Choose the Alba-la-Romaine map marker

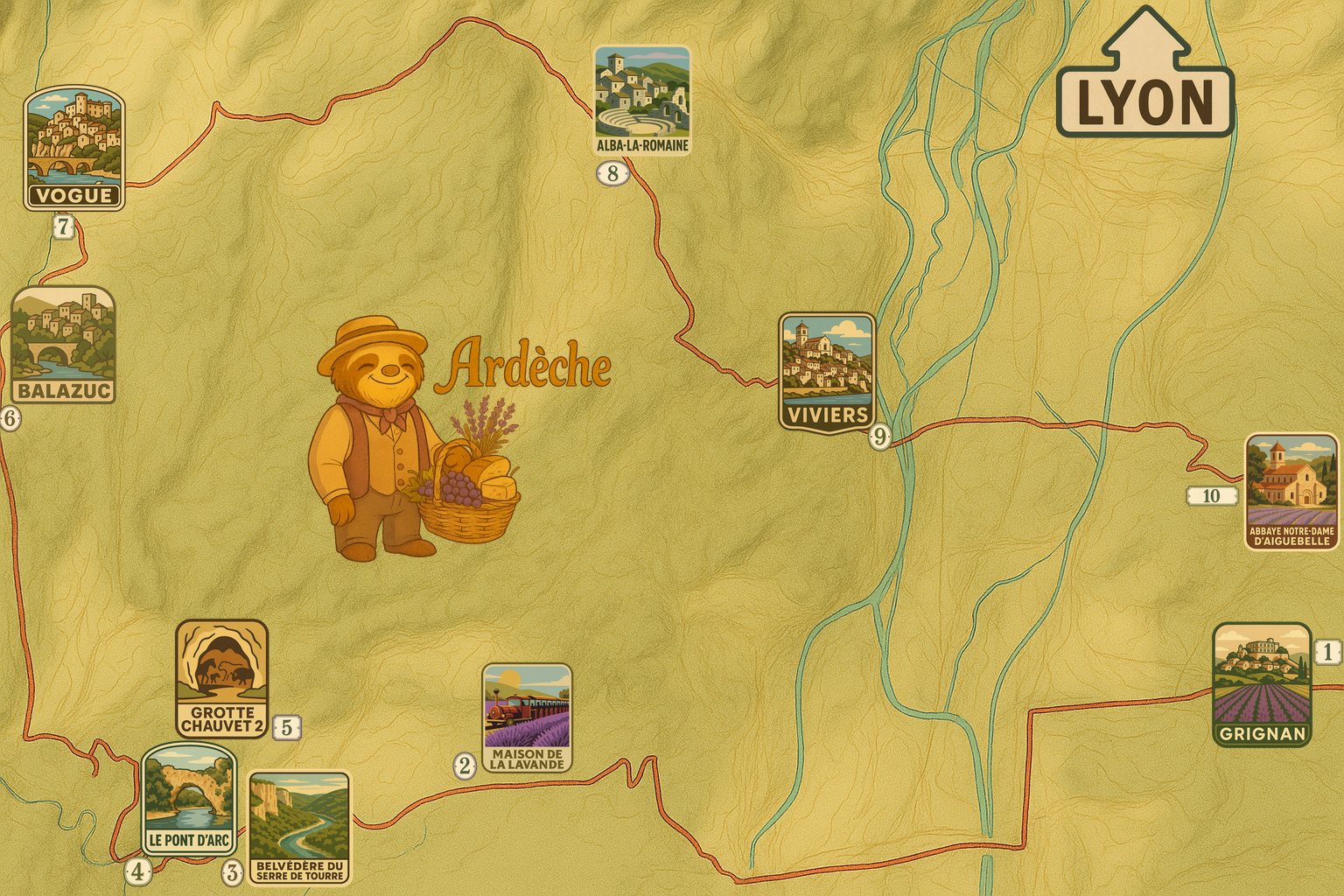pyautogui.click(x=642, y=101)
